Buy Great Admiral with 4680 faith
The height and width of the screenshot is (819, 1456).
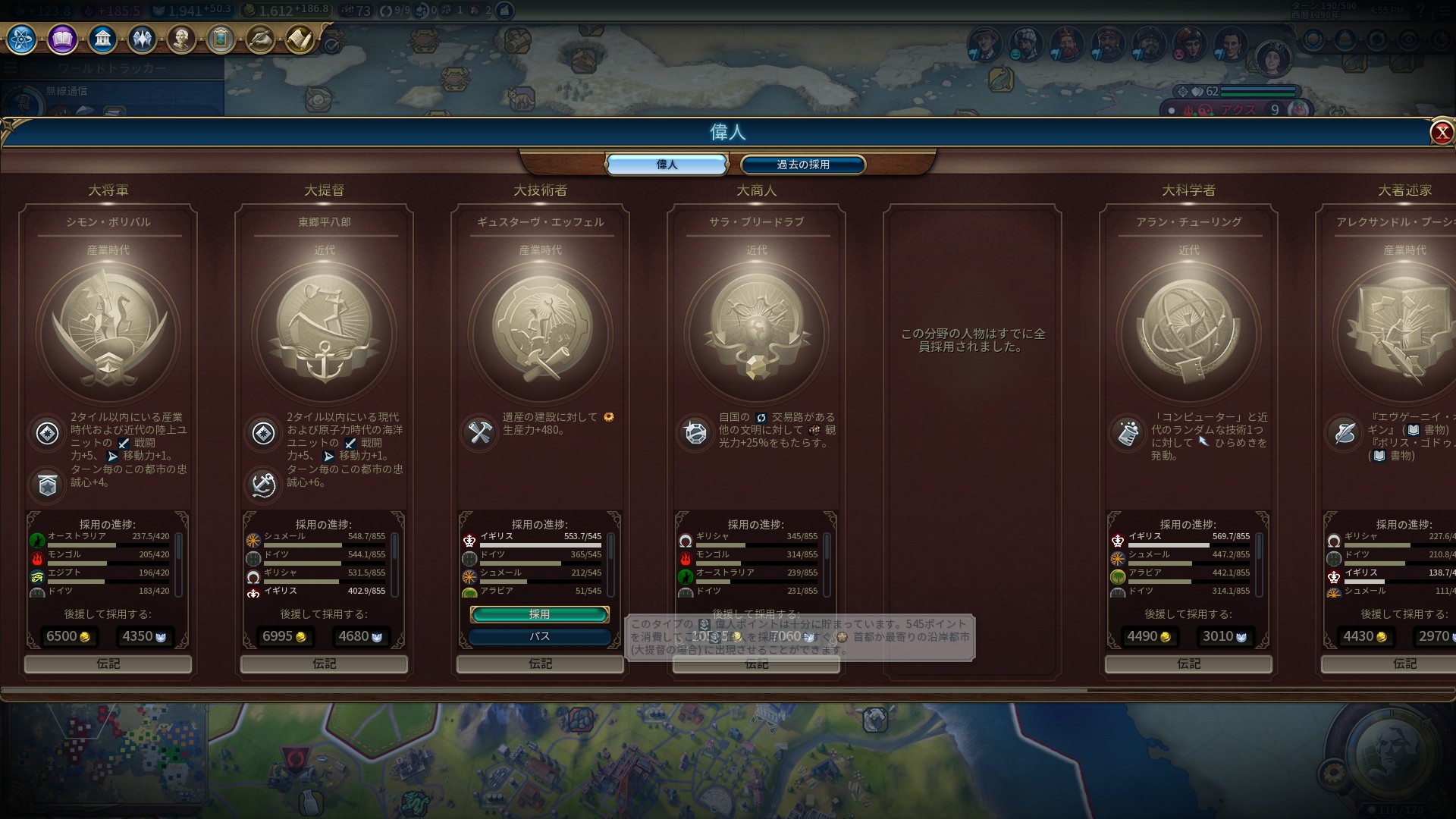[x=360, y=636]
